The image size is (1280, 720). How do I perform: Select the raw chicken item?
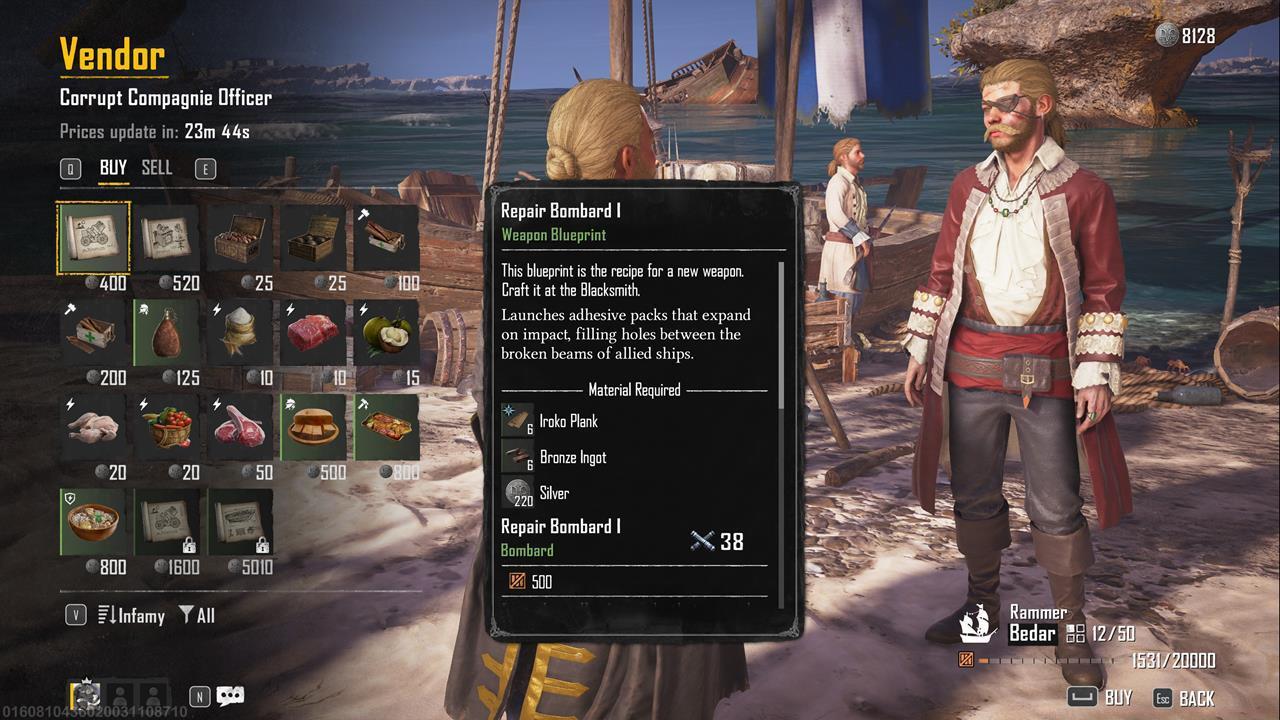point(94,427)
